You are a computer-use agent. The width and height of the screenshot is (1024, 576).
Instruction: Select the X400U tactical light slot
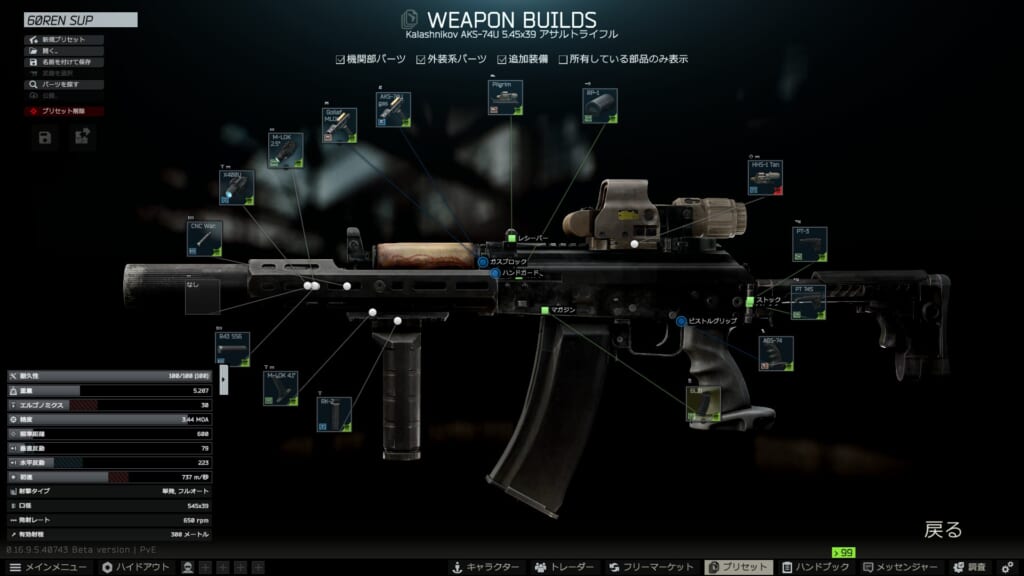237,187
